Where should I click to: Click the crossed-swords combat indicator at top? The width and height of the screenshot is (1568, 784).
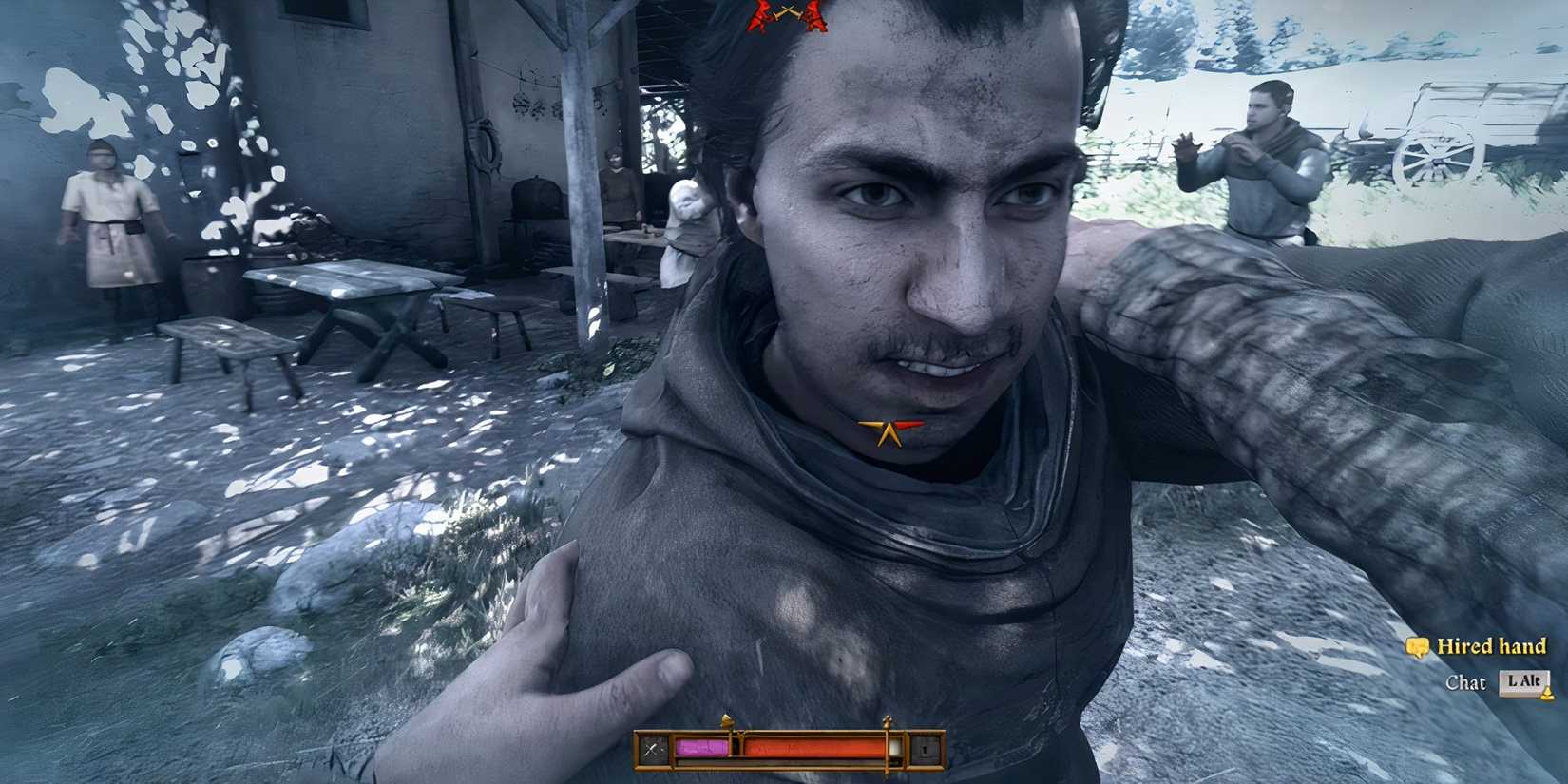pos(789,11)
